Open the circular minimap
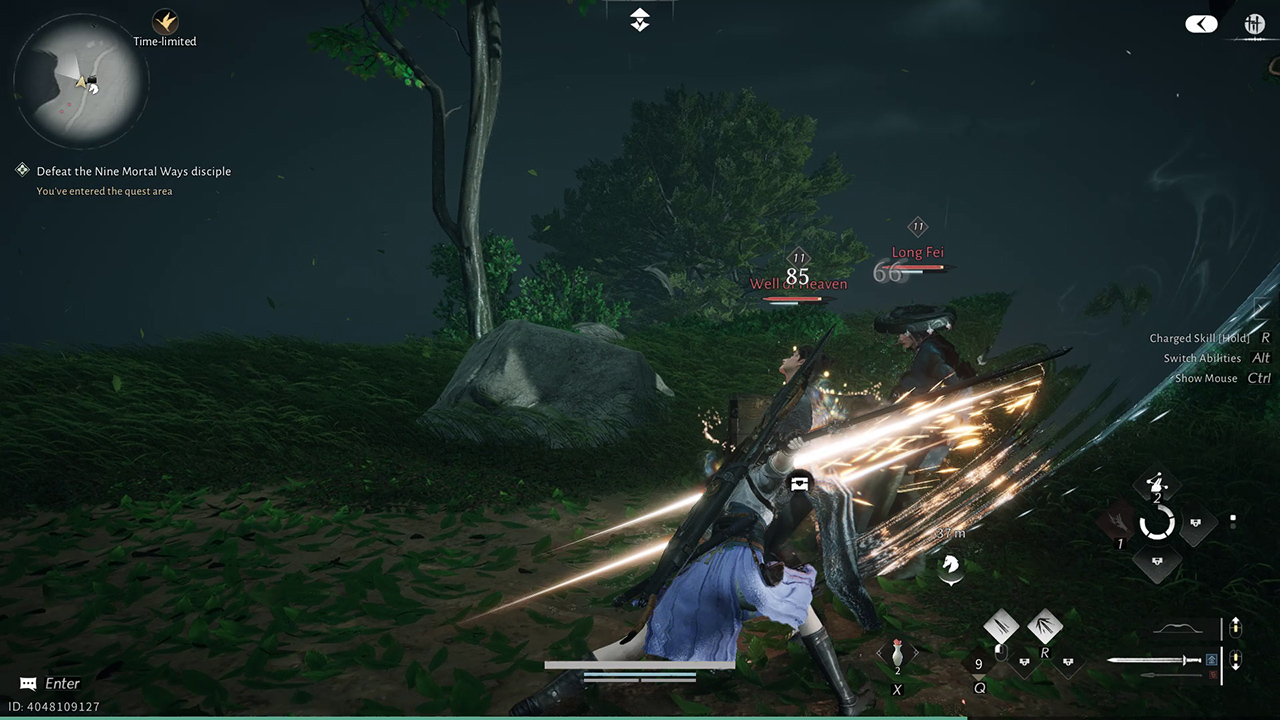The width and height of the screenshot is (1280, 720). pyautogui.click(x=82, y=82)
